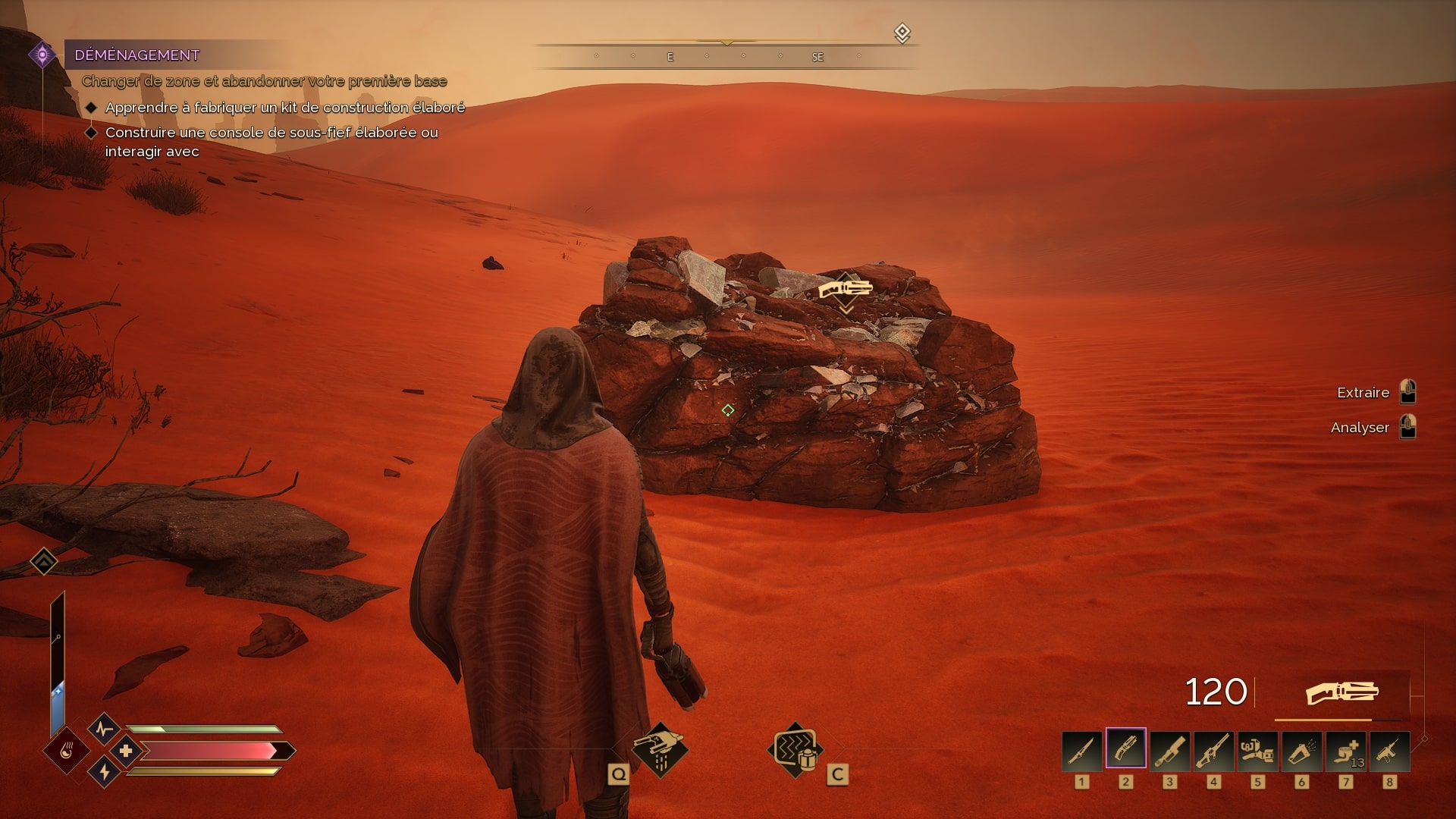Image resolution: width=1456 pixels, height=819 pixels.
Task: Click the heat exposure status icon
Action: 66,752
